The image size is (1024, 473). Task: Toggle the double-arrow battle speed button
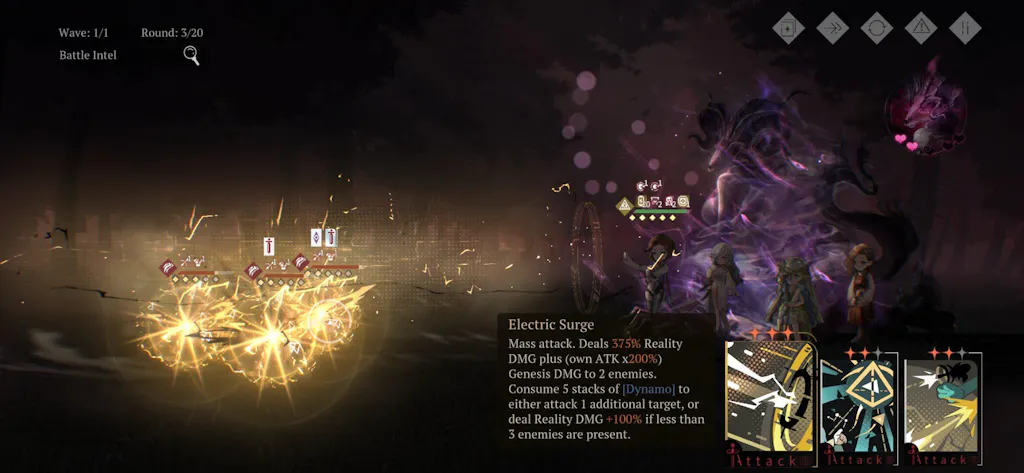tap(833, 28)
